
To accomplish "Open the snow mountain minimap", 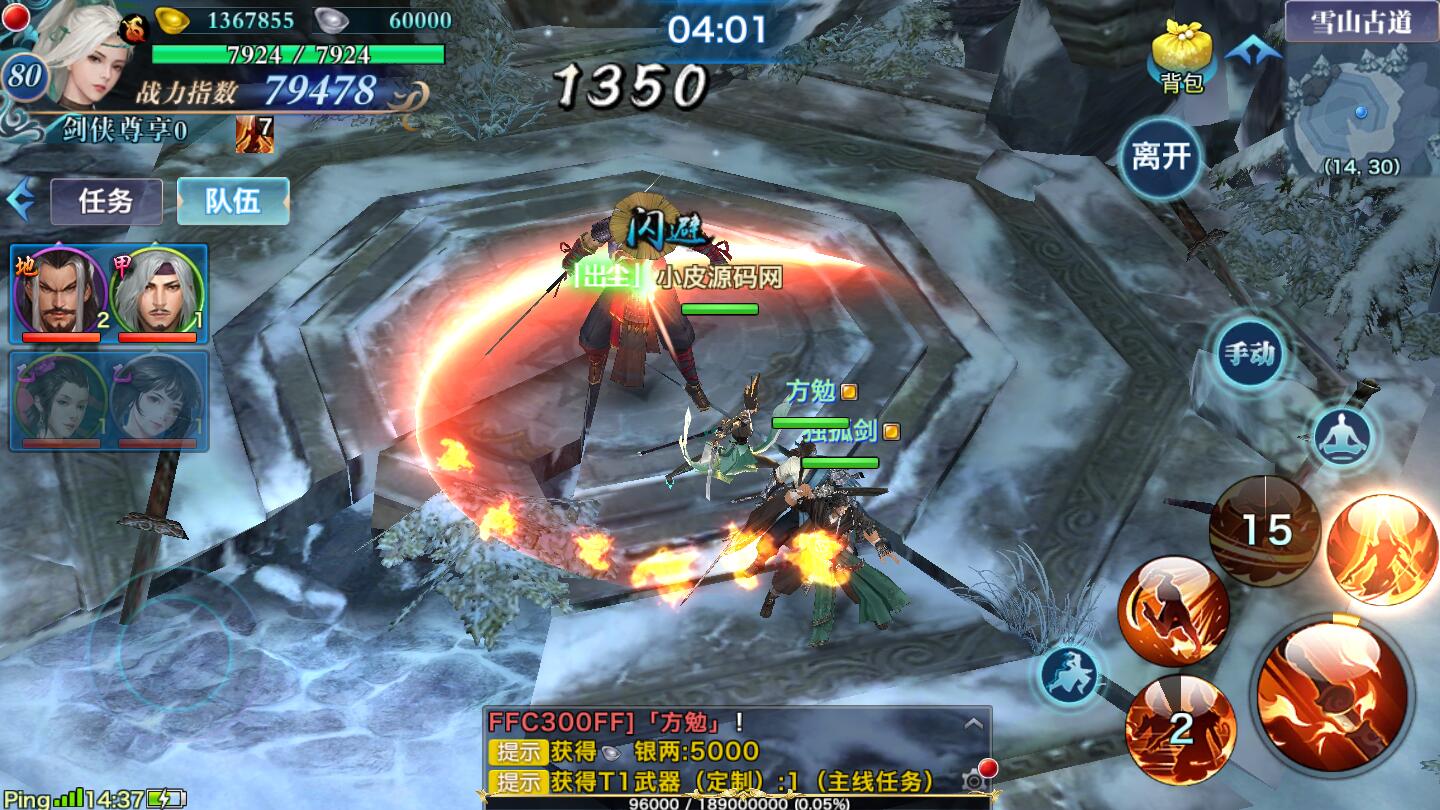I will pos(1361,115).
